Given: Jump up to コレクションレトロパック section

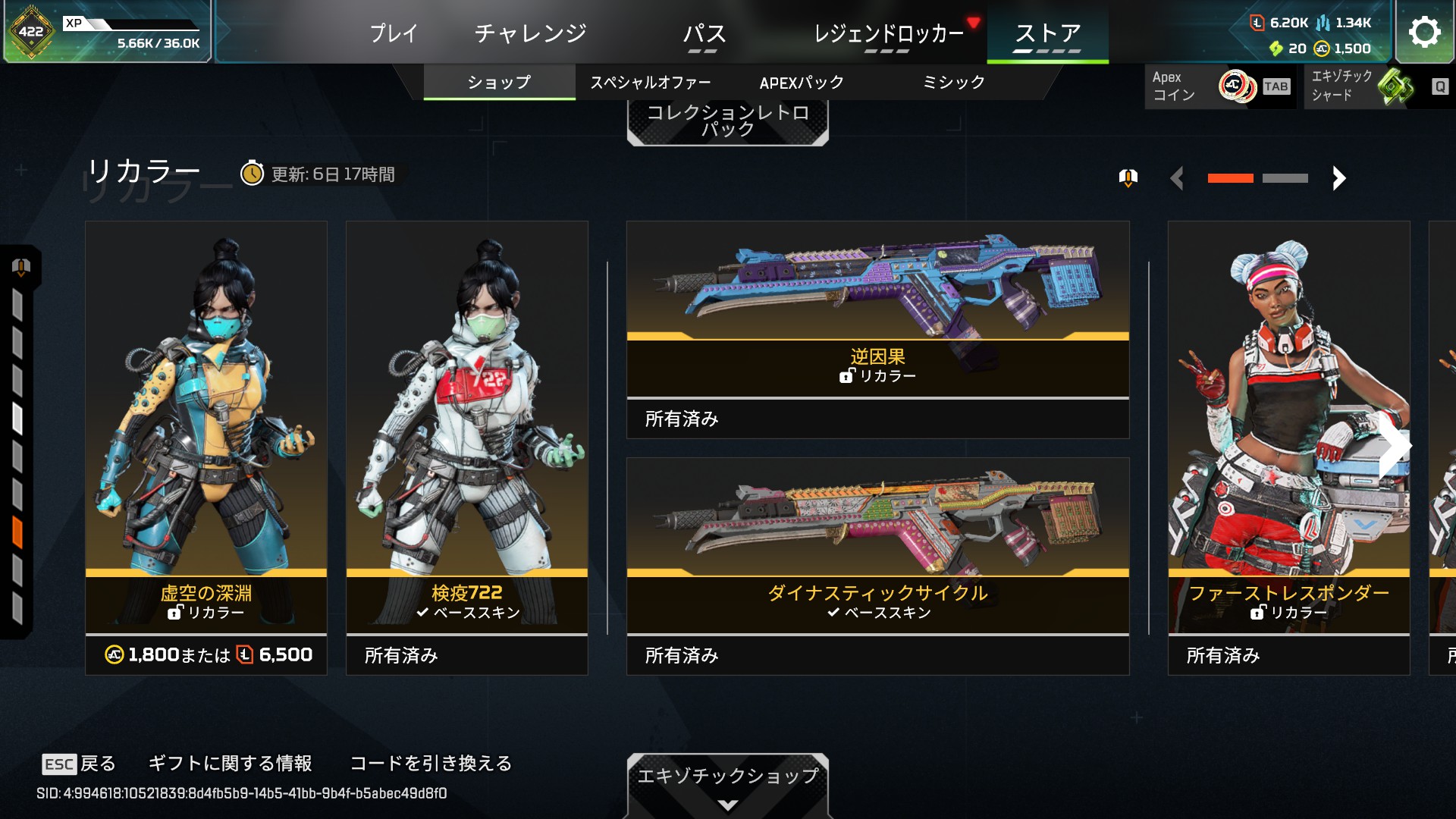Looking at the screenshot, I should [x=727, y=121].
